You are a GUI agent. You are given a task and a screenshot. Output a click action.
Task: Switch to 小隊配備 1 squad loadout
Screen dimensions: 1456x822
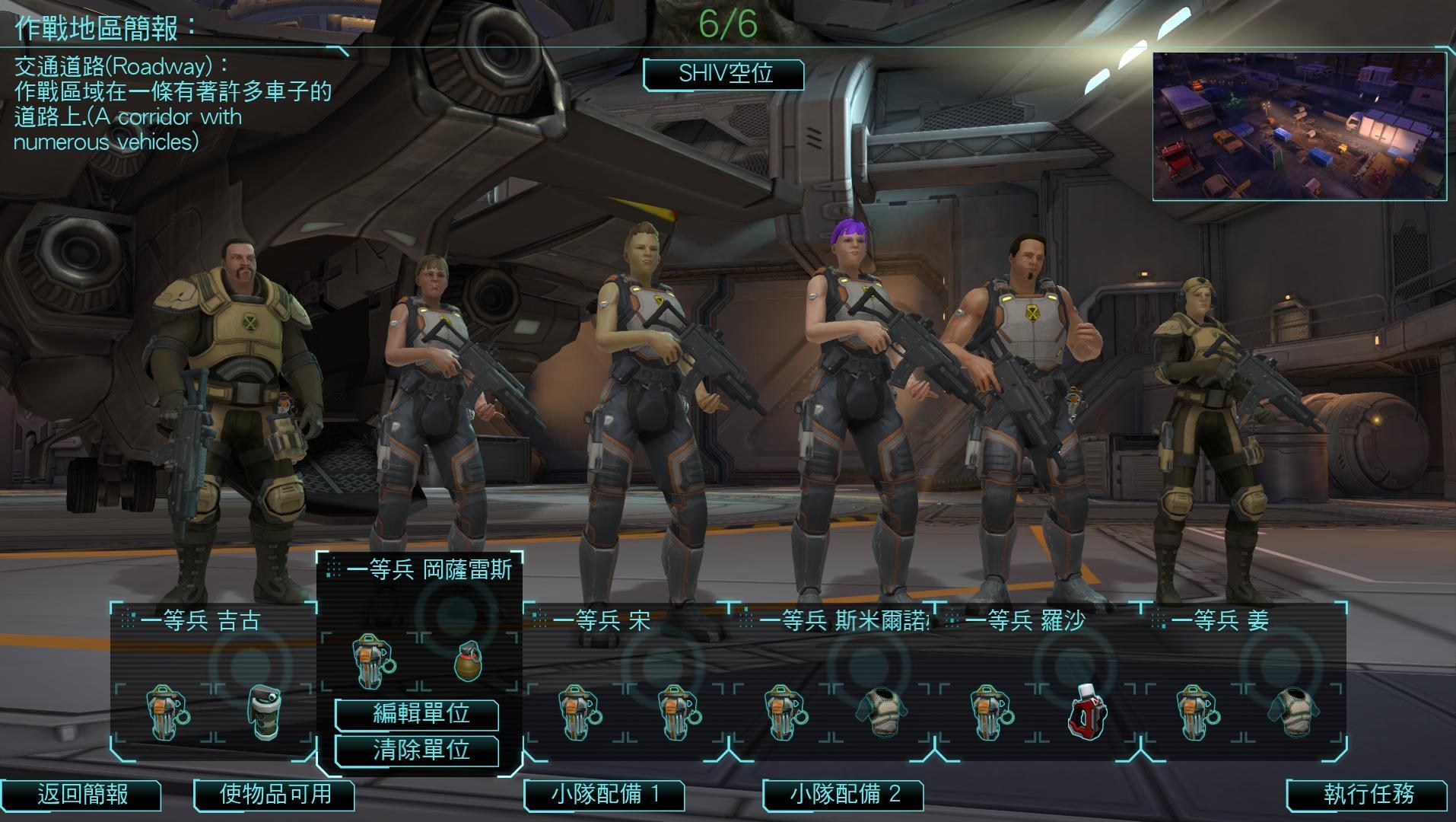(605, 796)
